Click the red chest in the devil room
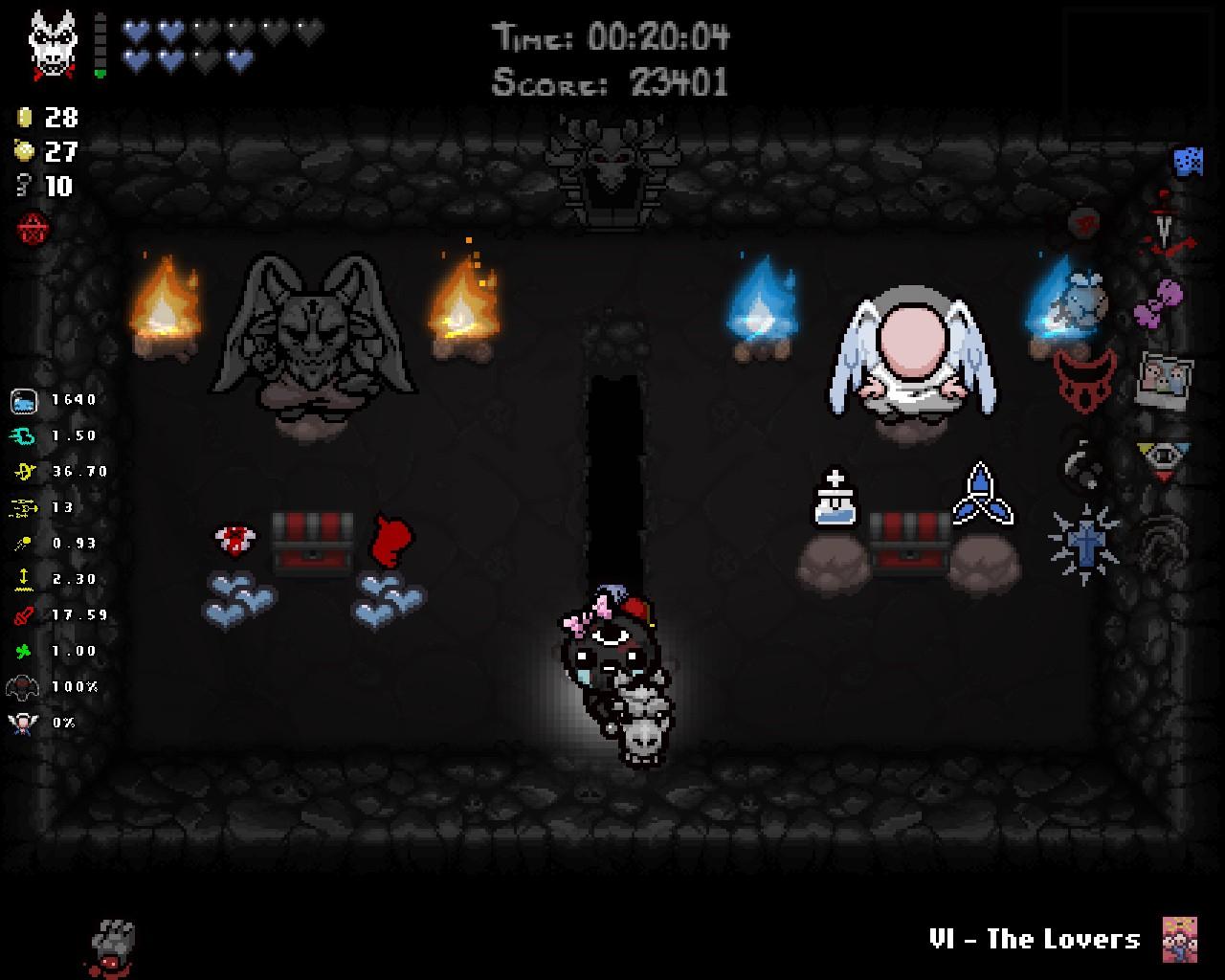This screenshot has height=980, width=1225. tap(312, 538)
